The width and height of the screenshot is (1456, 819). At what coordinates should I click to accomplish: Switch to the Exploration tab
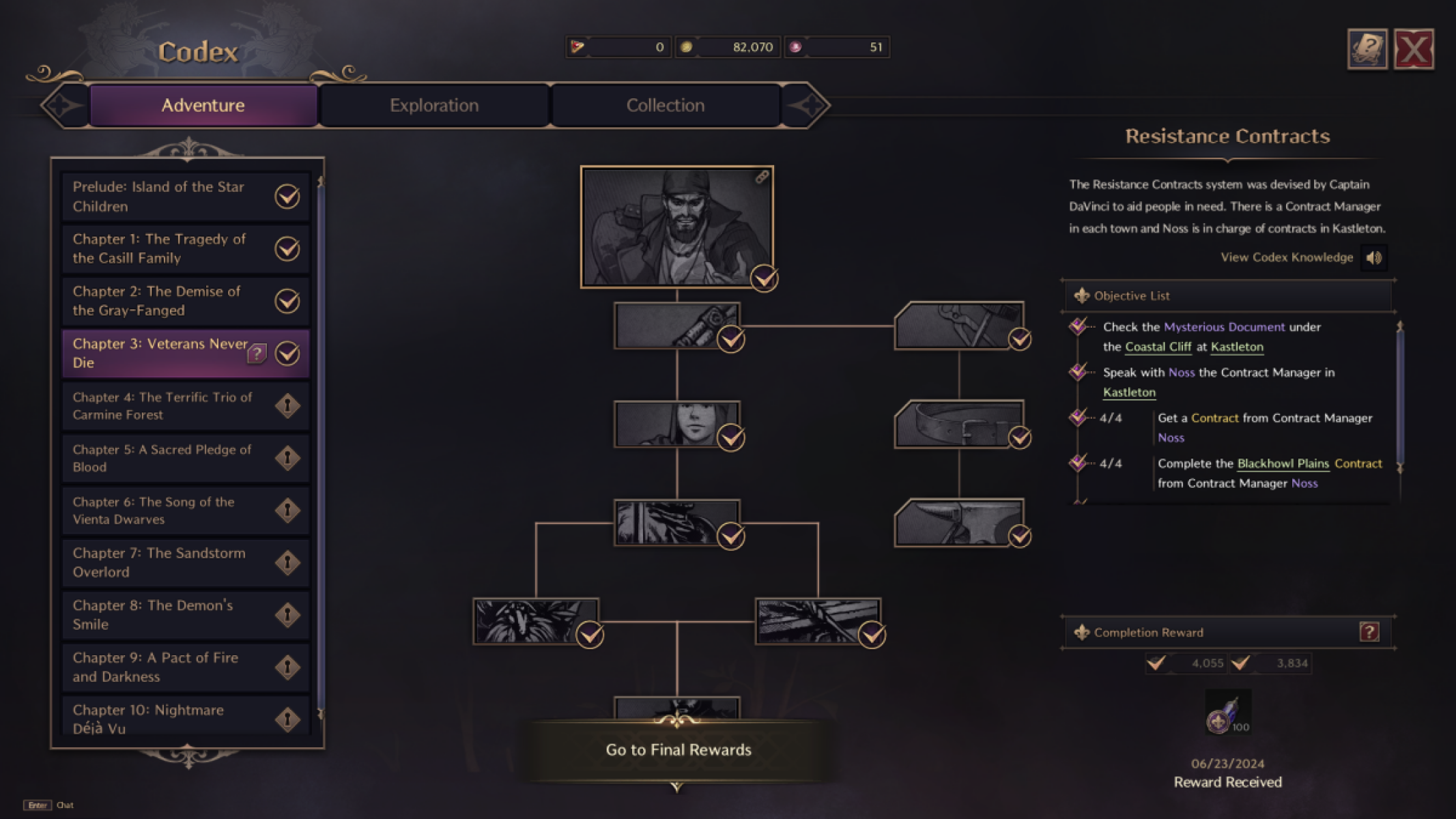point(433,105)
